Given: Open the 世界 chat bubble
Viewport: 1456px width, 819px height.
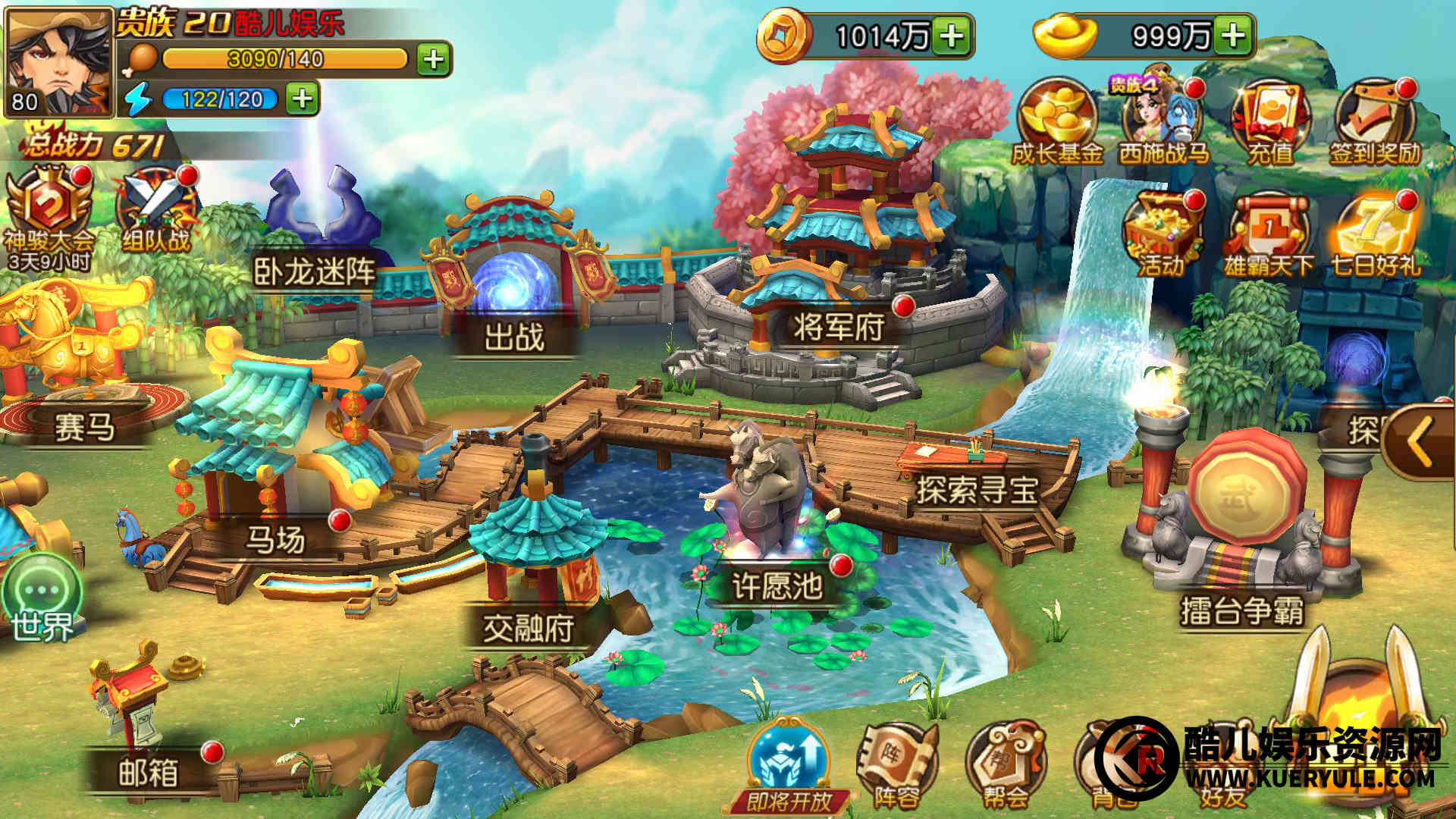Looking at the screenshot, I should coord(42,599).
